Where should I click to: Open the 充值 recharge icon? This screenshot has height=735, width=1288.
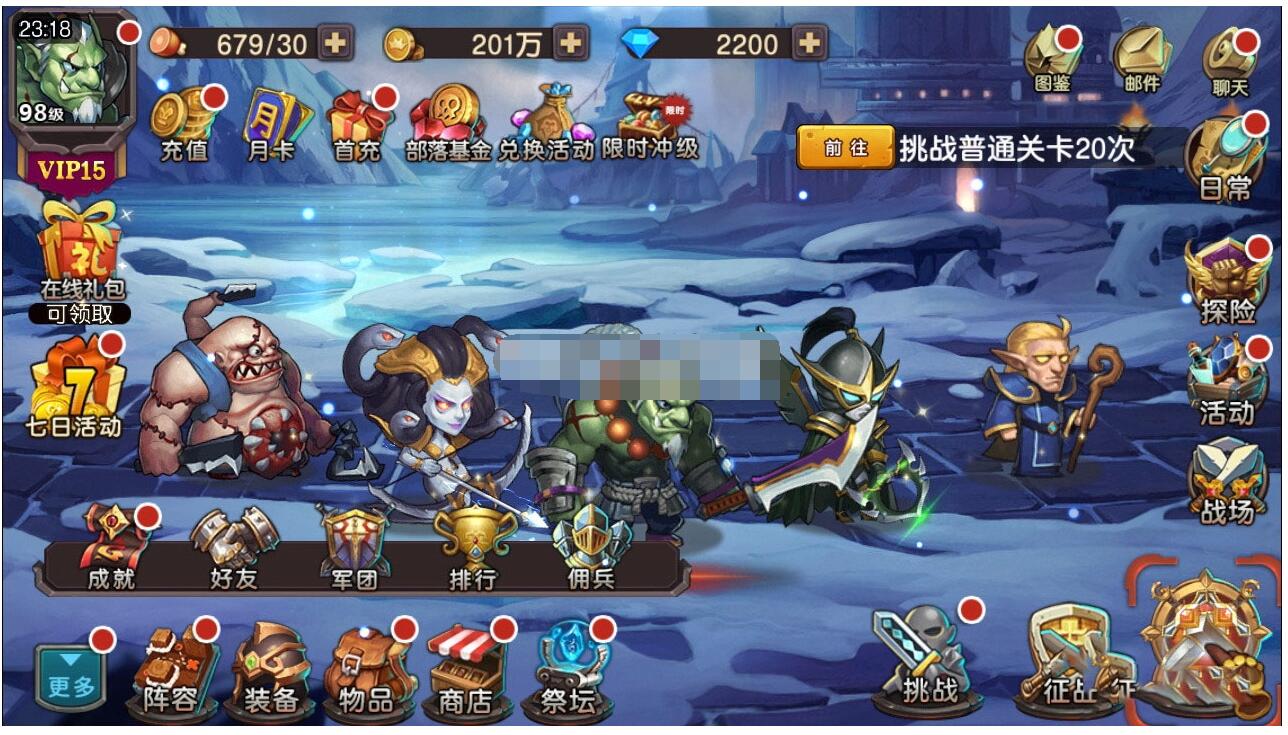coord(184,123)
